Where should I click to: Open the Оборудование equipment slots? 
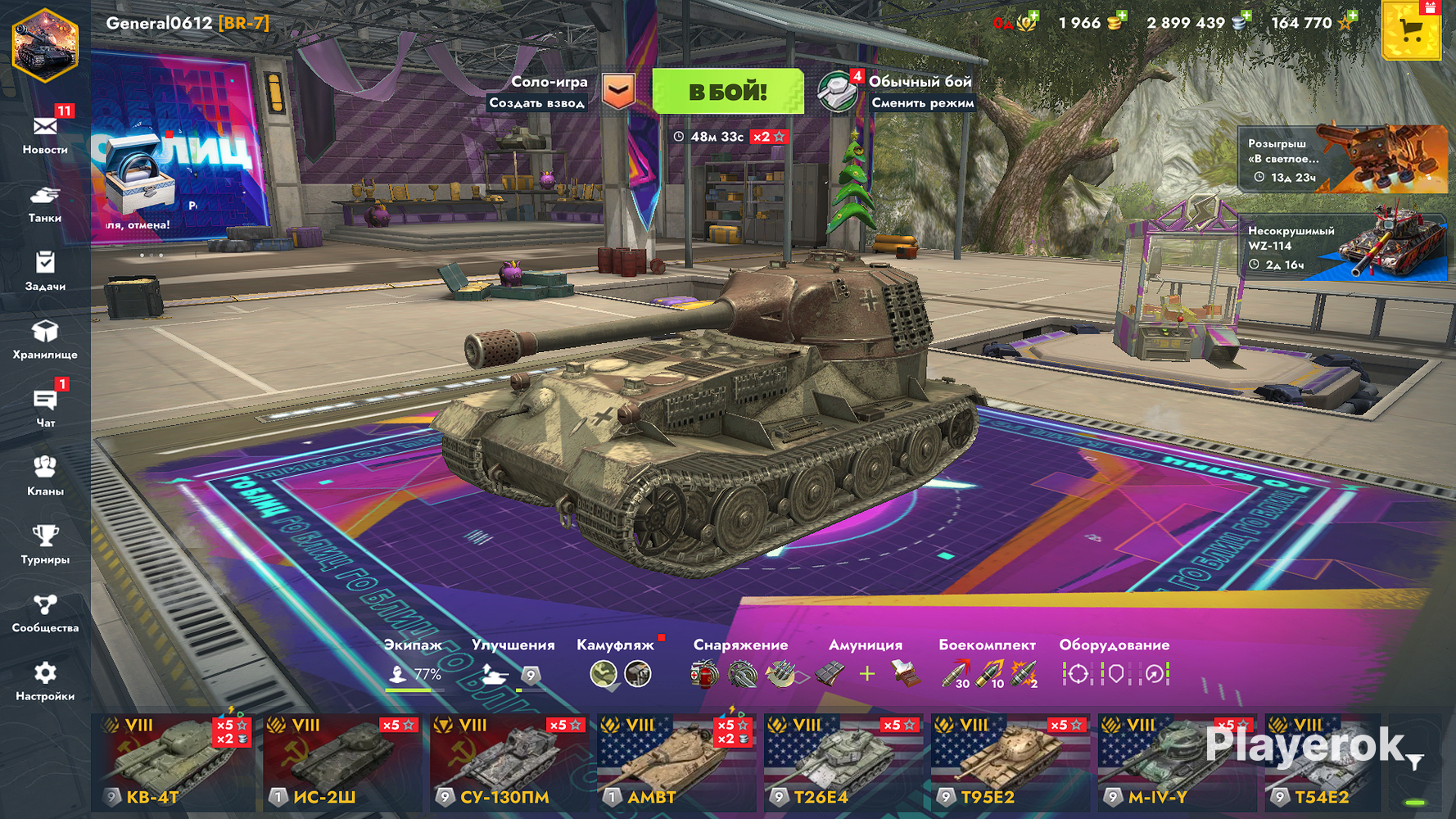tap(1115, 665)
